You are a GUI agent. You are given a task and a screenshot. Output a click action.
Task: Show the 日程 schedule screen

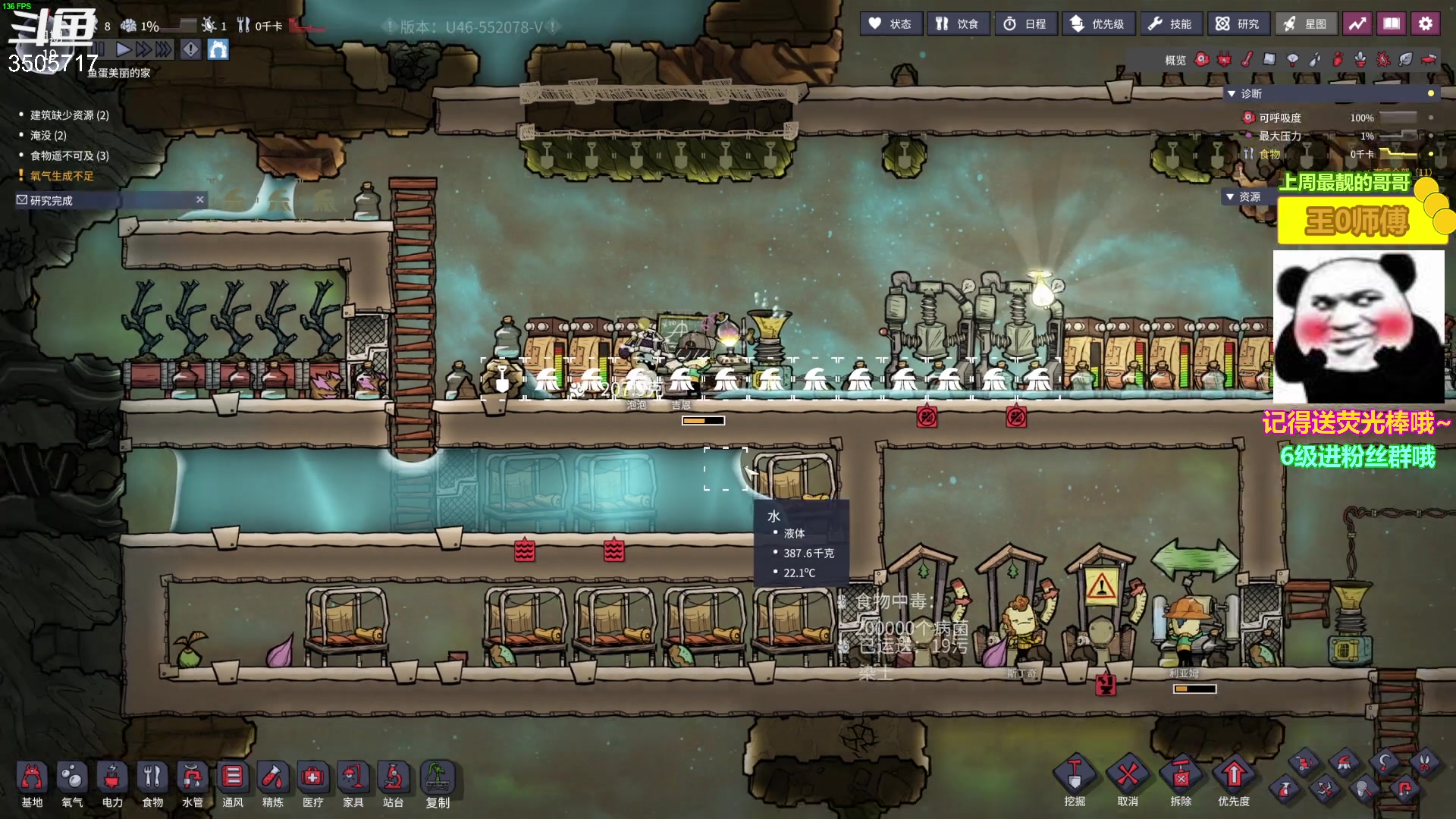tap(1025, 24)
